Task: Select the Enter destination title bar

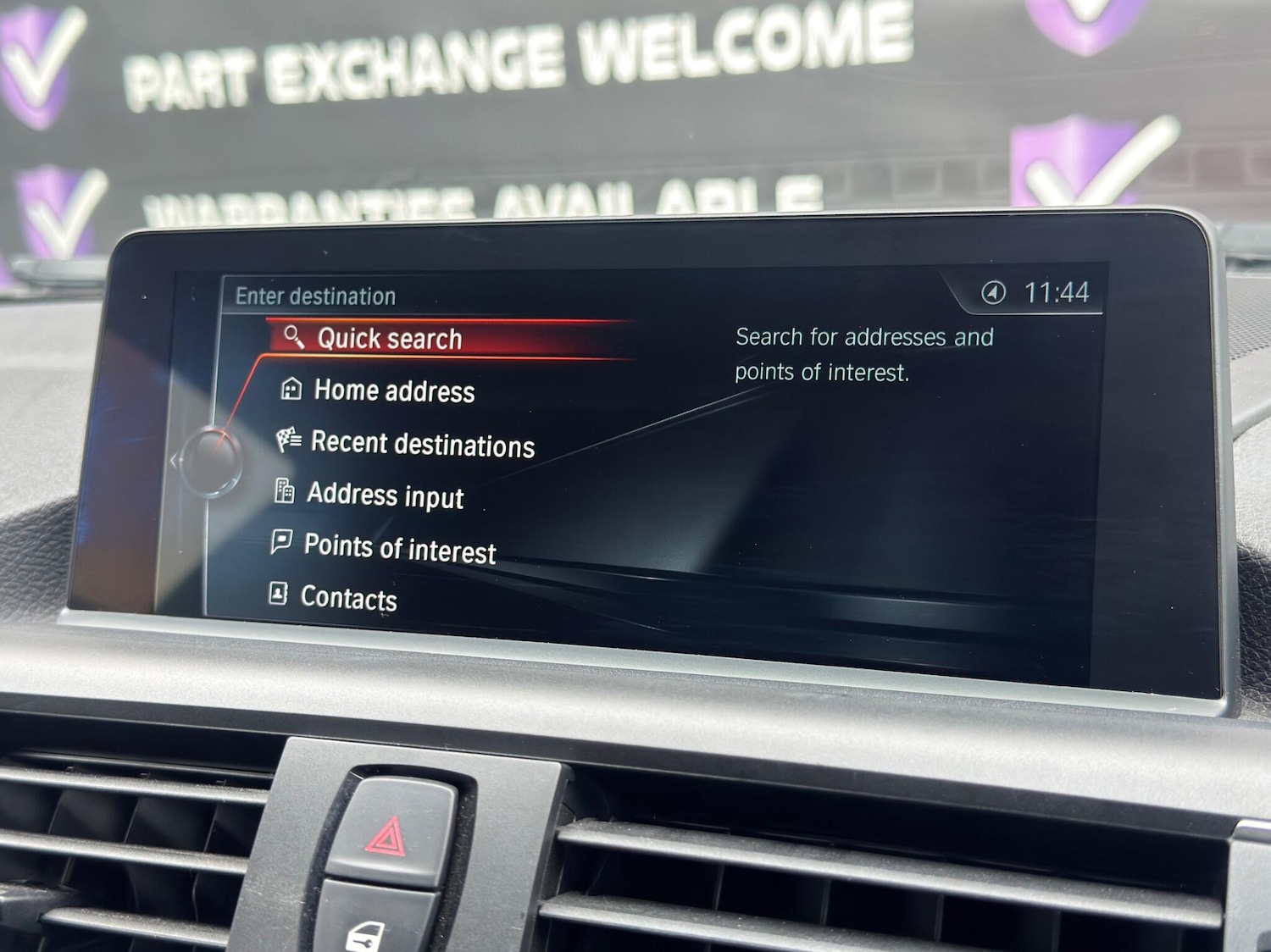Action: [314, 296]
